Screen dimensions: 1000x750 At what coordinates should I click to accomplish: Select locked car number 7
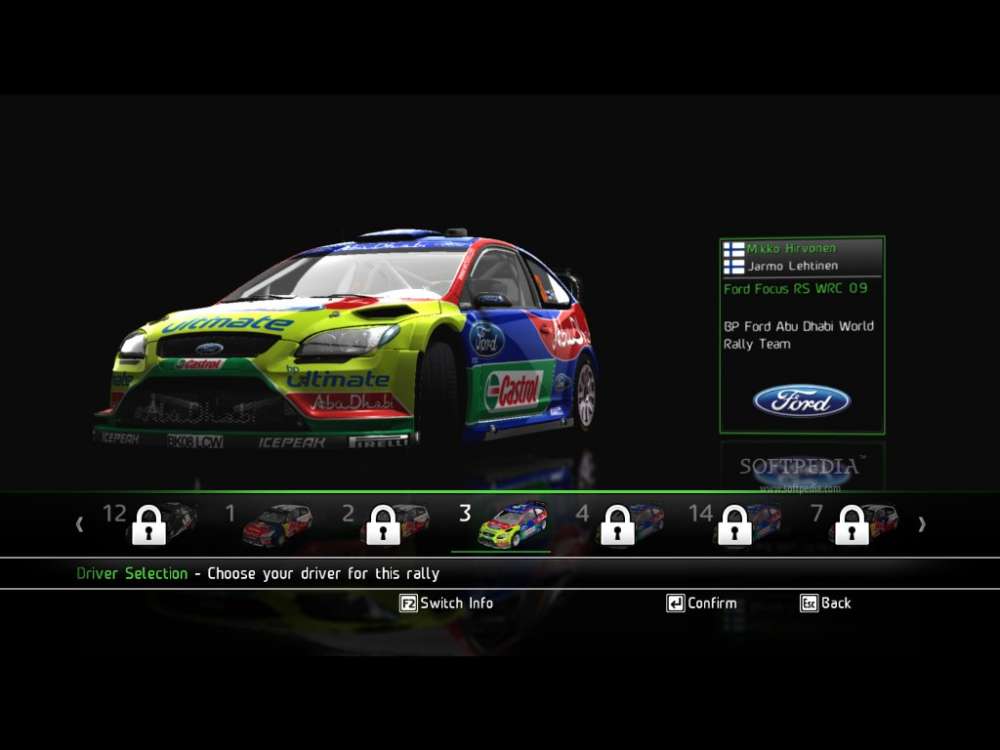(854, 524)
